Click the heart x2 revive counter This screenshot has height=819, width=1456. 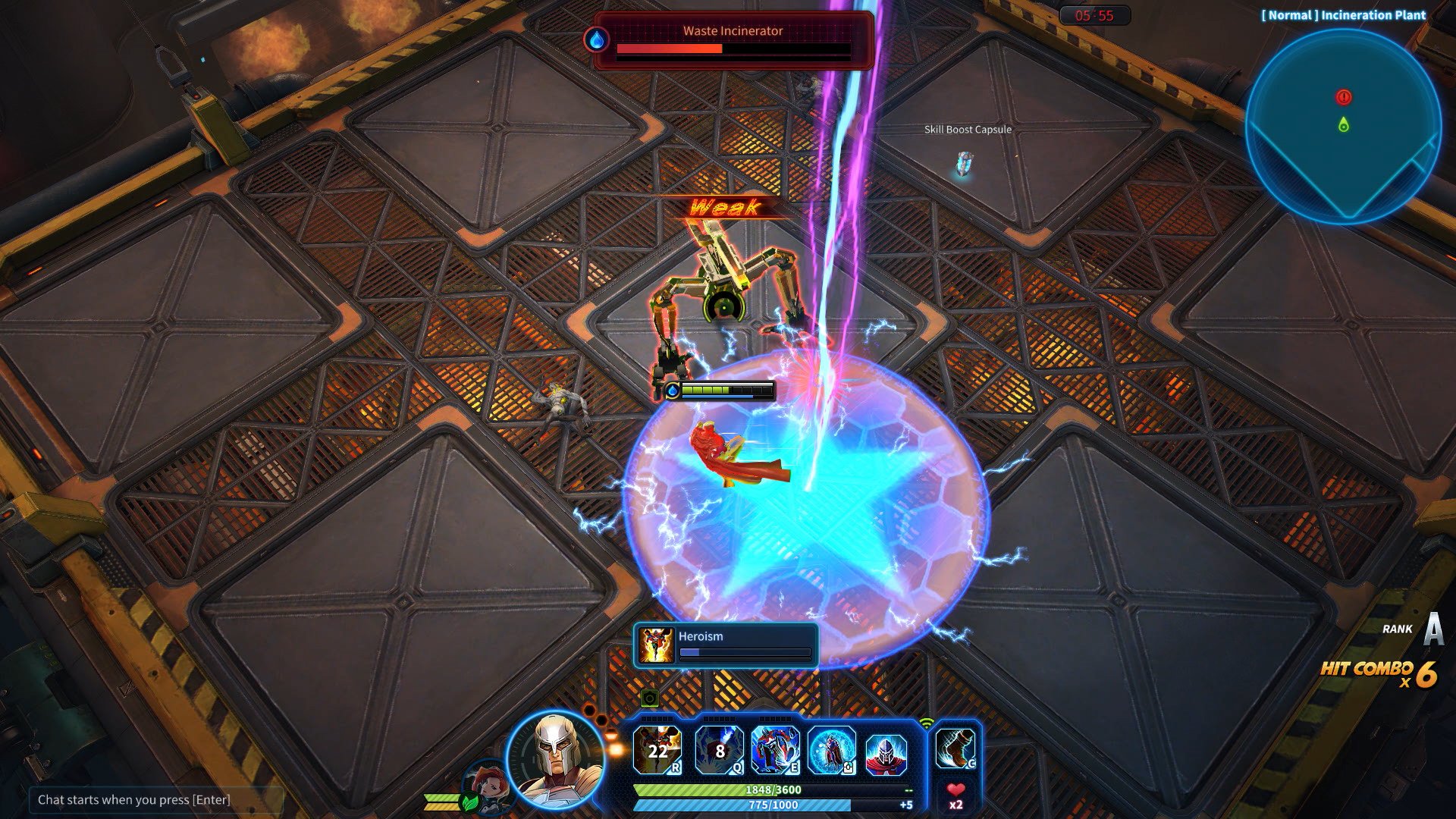point(955,796)
